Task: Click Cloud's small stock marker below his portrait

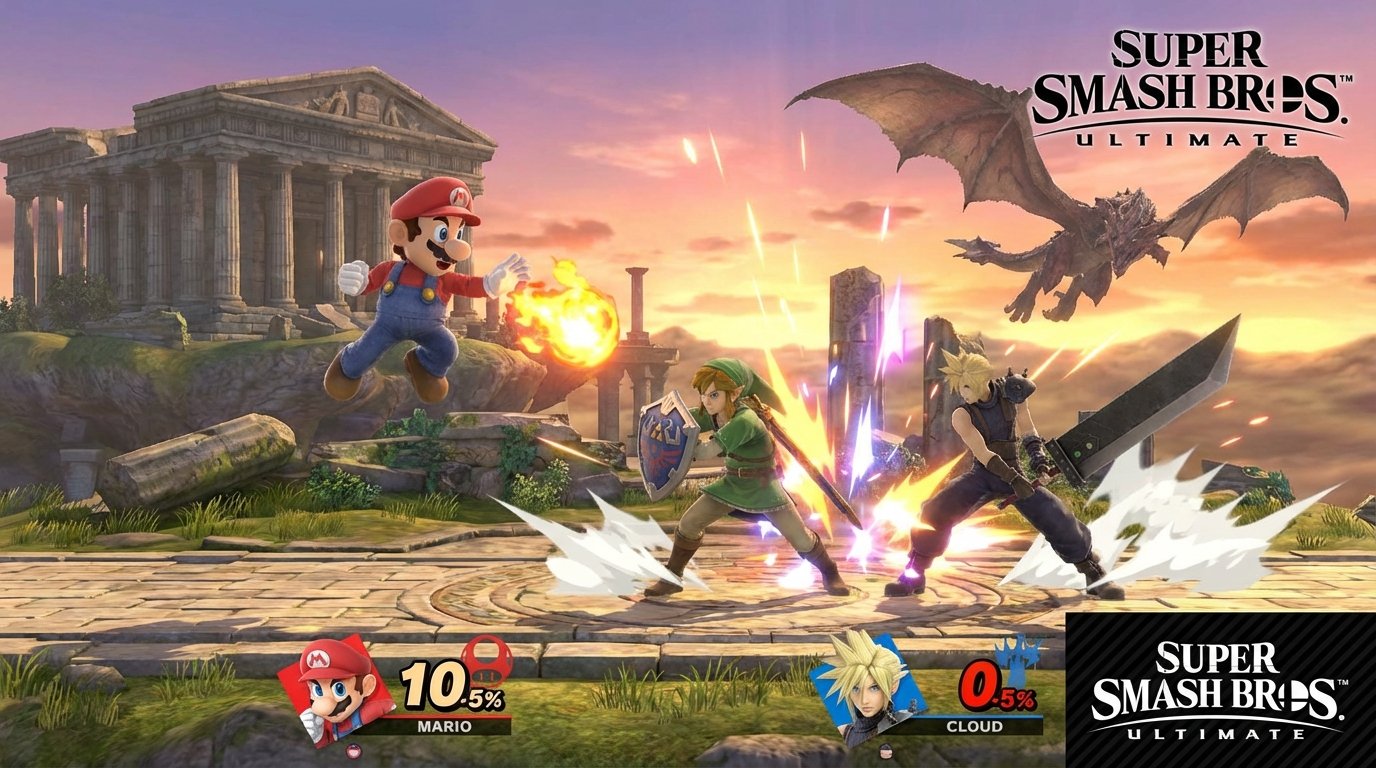Action: (x=886, y=751)
